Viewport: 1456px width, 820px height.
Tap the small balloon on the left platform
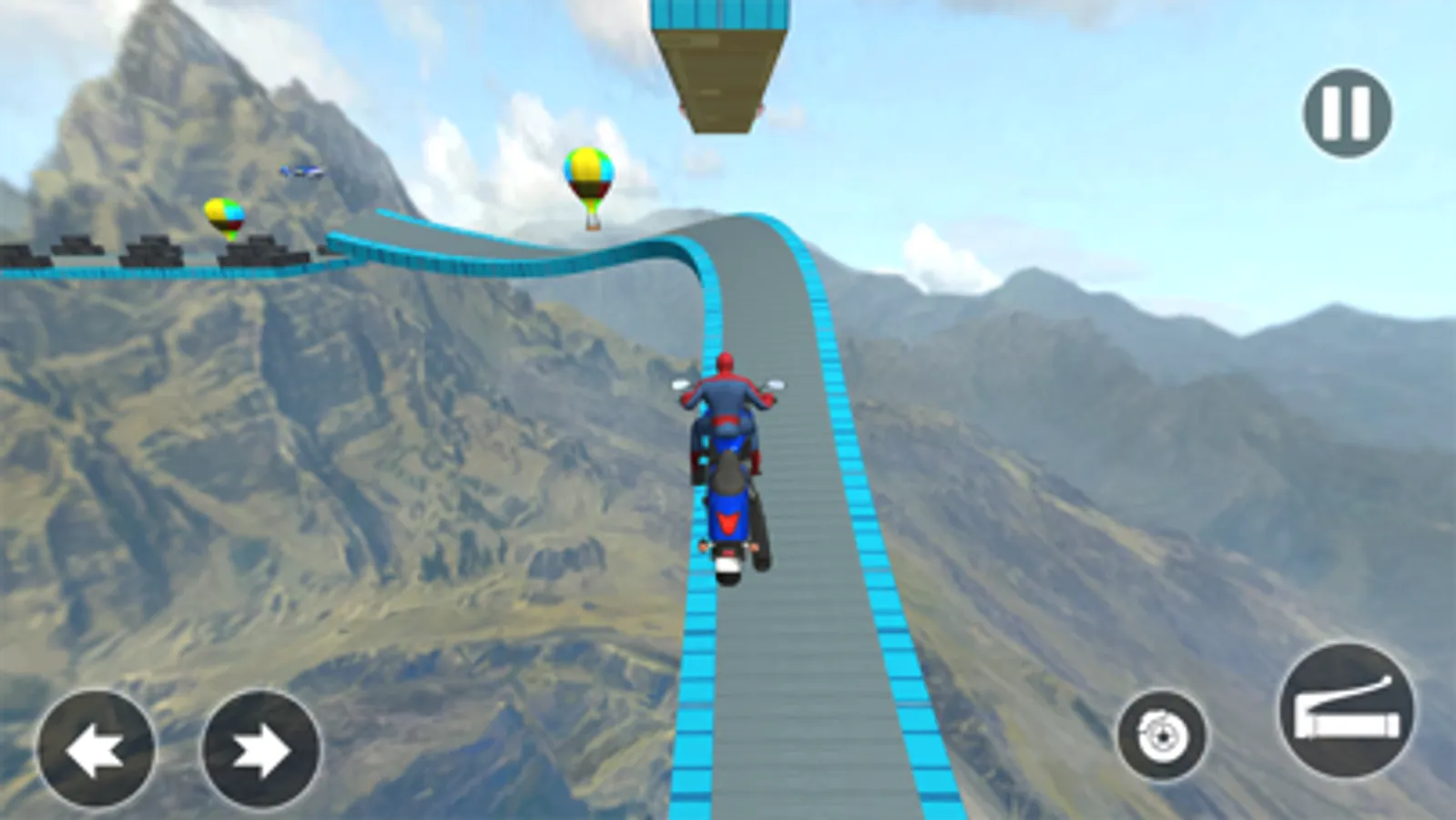pyautogui.click(x=225, y=217)
